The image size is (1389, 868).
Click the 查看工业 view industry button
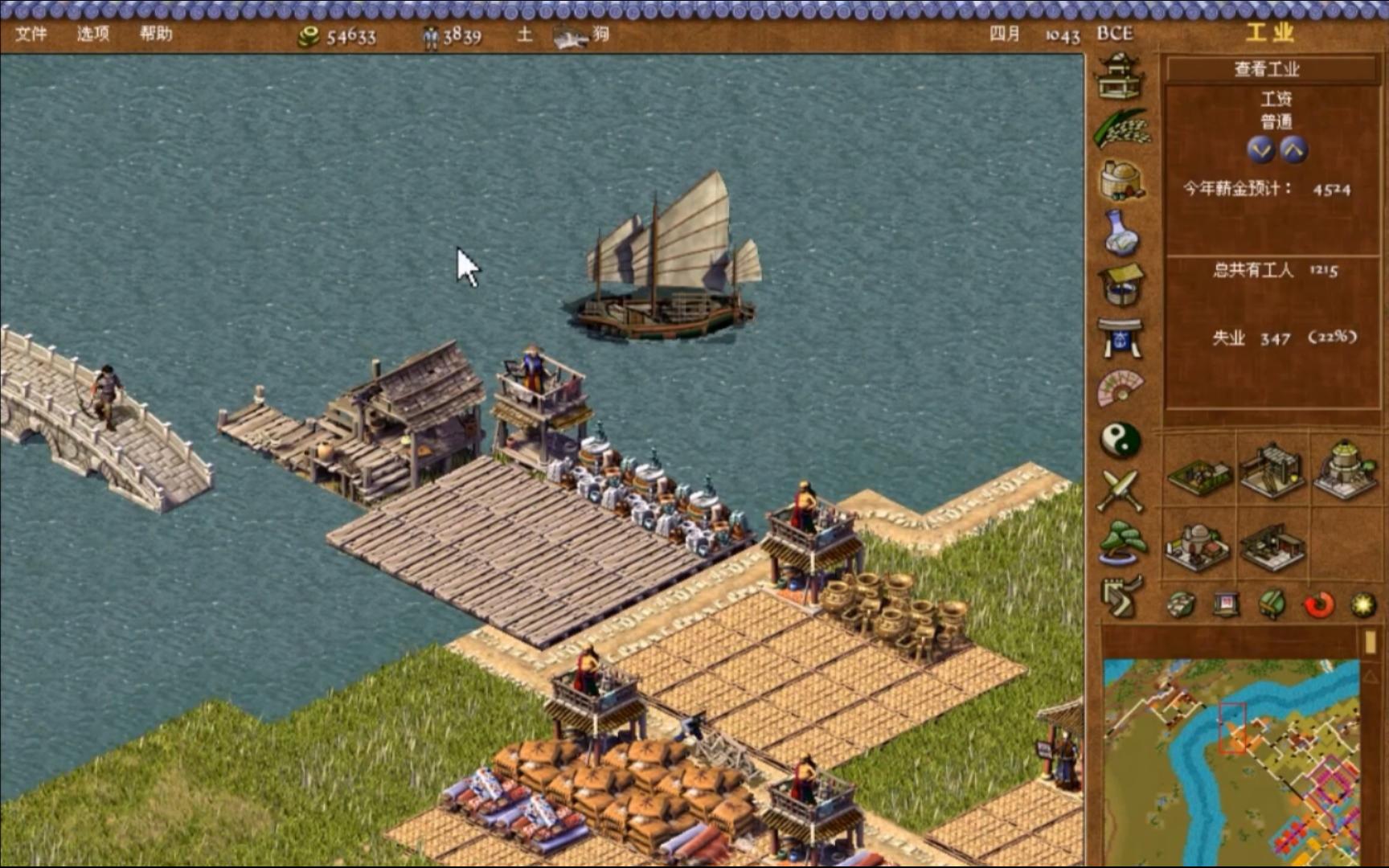pos(1268,69)
